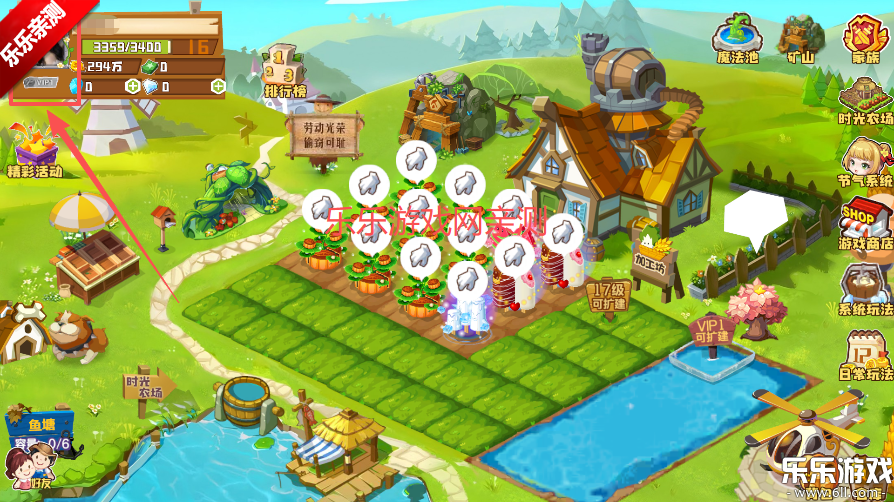Open the 排行榜 leaderboard podium
Image resolution: width=894 pixels, height=502 pixels.
tap(285, 72)
